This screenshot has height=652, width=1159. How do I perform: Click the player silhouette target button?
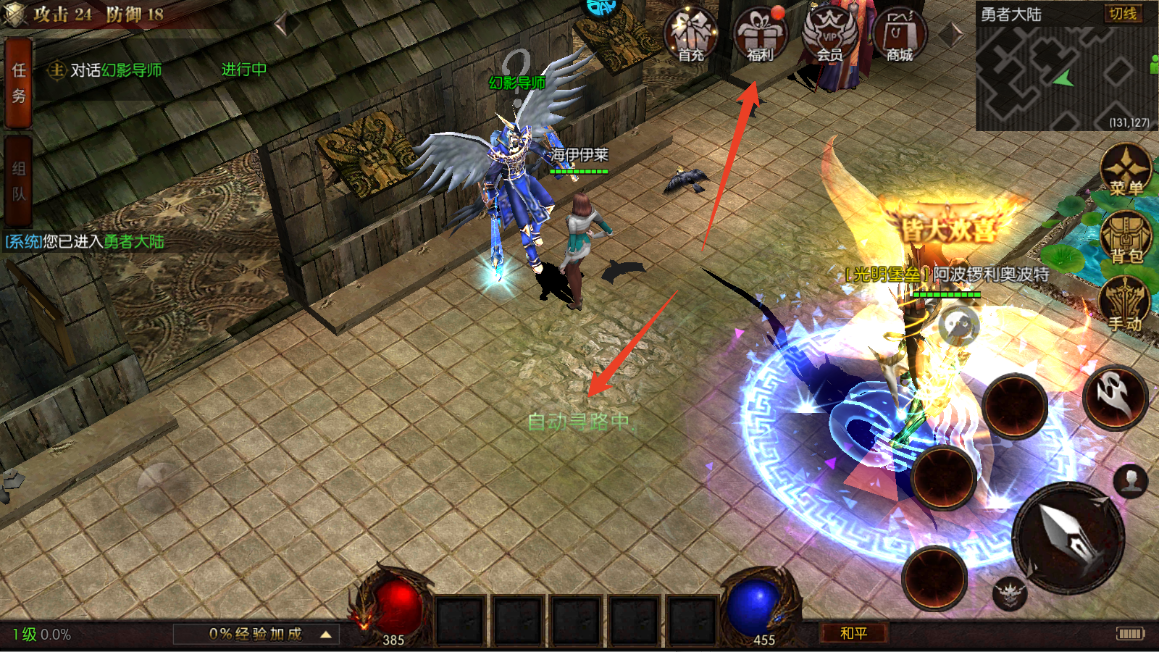pos(1130,481)
